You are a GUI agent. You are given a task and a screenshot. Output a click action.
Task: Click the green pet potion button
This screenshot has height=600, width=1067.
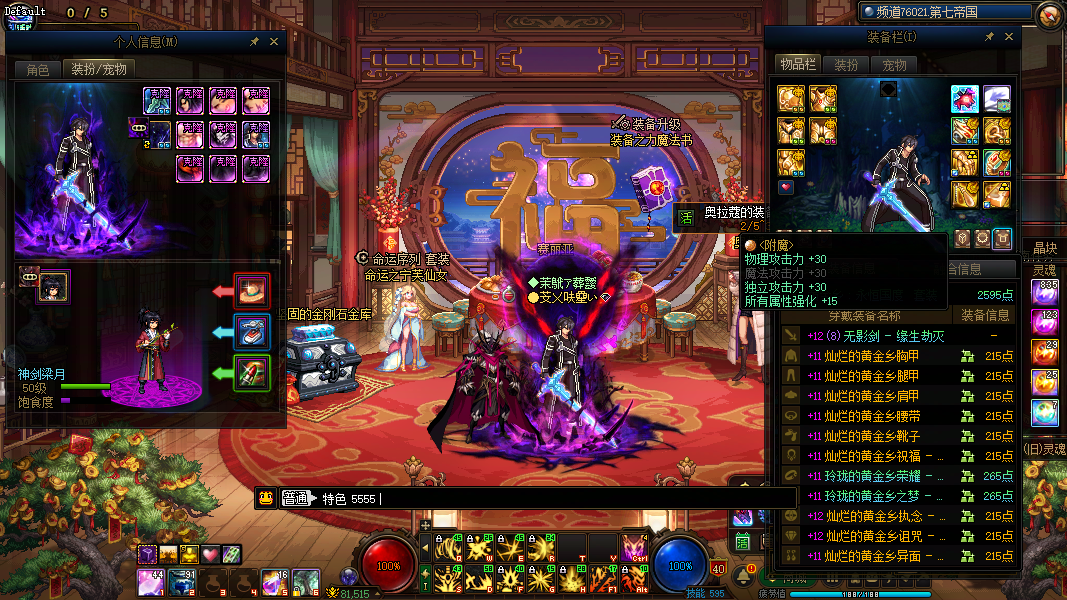251,373
